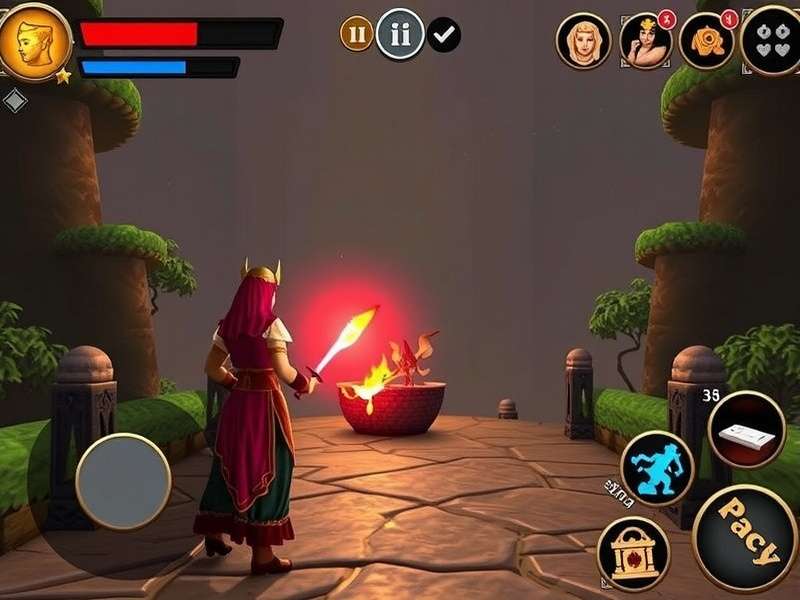
Task: Select the white checkmark button
Action: coord(444,35)
